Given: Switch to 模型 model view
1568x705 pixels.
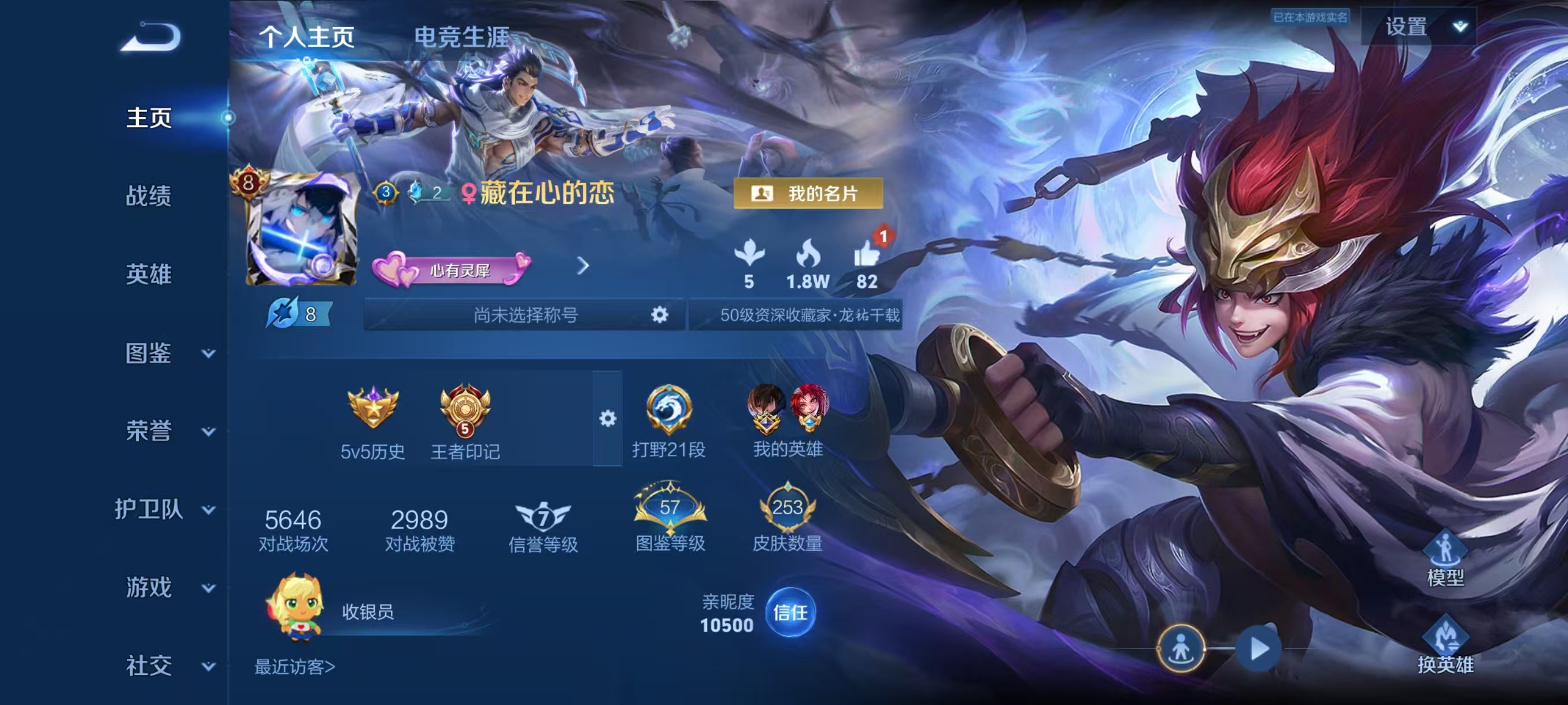Looking at the screenshot, I should (1444, 559).
